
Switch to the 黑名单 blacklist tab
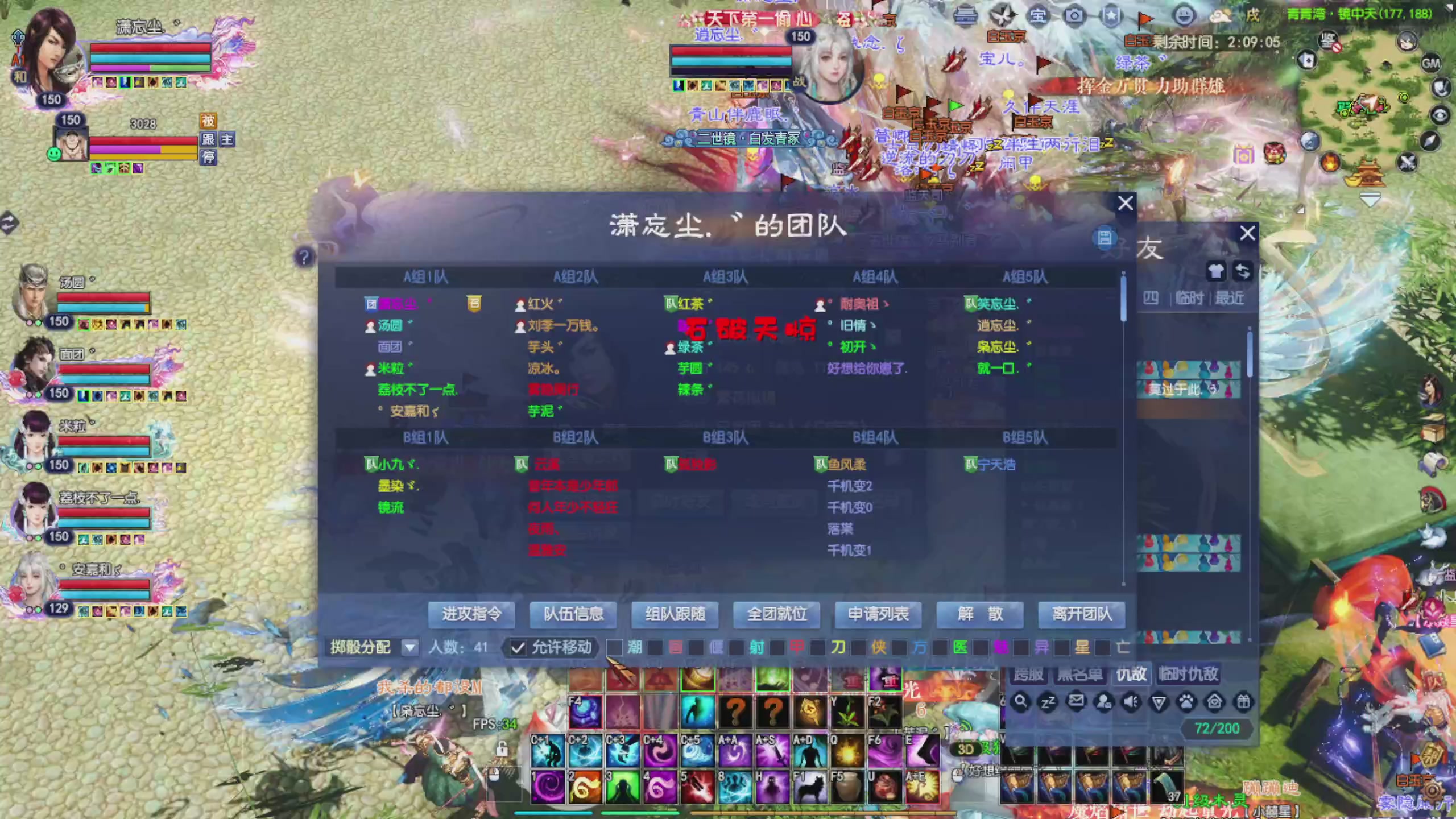1081,674
